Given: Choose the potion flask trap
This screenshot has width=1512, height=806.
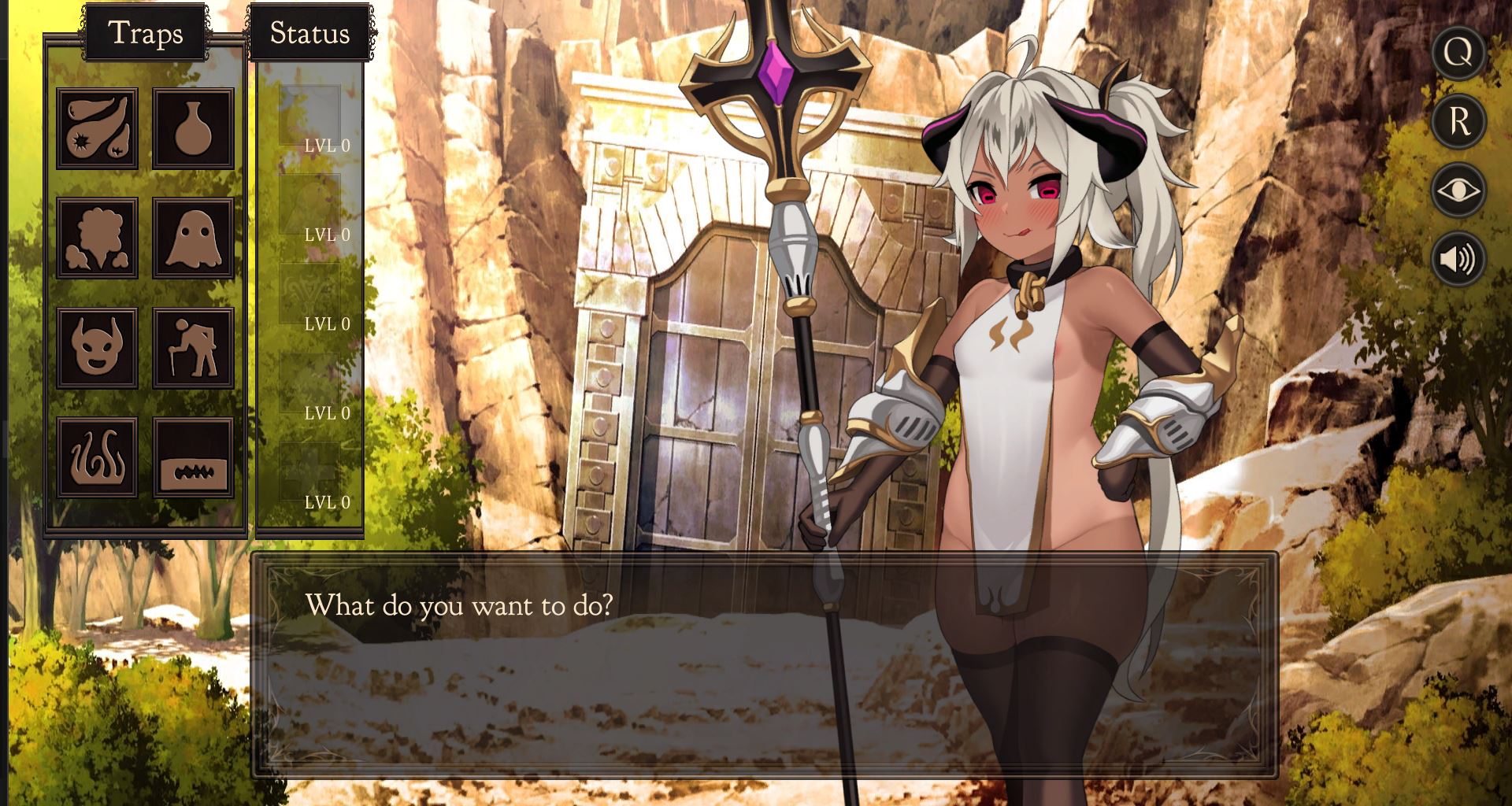Looking at the screenshot, I should point(193,128).
